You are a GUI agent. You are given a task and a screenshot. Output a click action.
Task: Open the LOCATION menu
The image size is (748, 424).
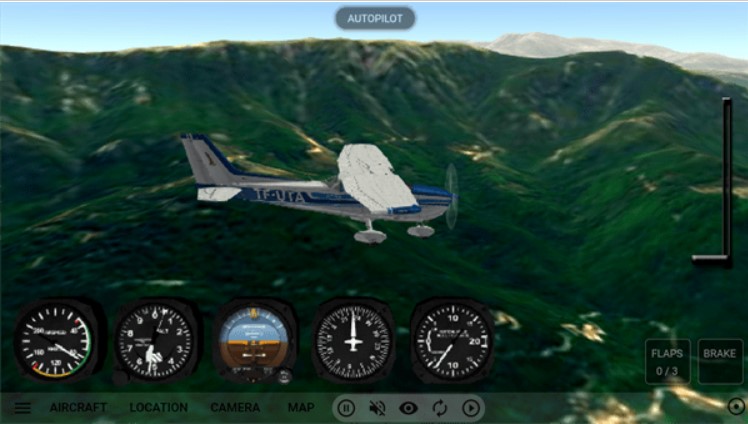coord(158,407)
